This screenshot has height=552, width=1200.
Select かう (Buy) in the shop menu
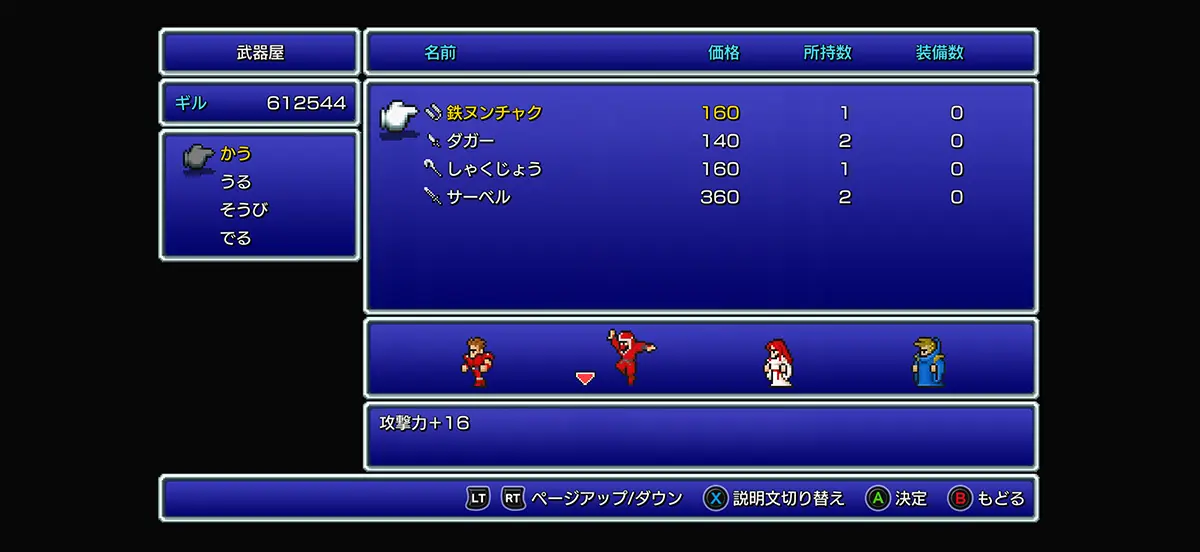click(236, 154)
